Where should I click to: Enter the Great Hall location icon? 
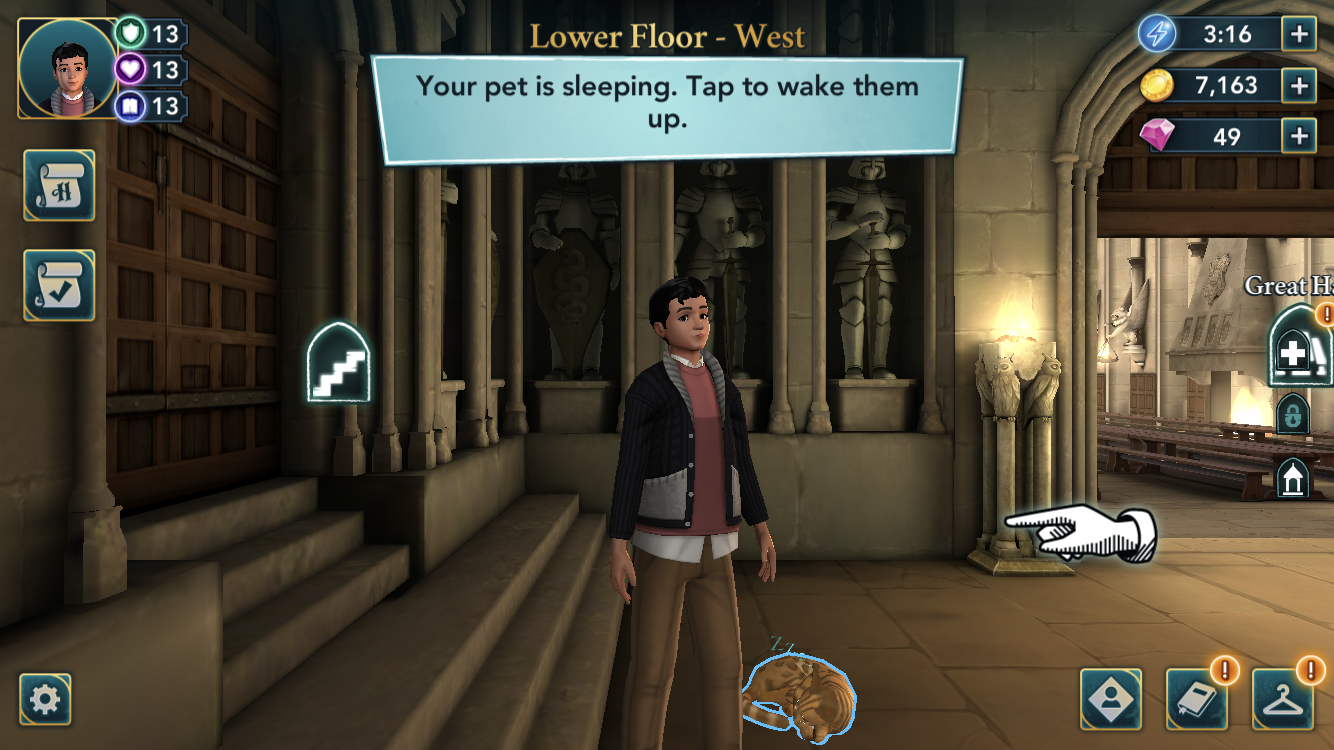[1298, 345]
